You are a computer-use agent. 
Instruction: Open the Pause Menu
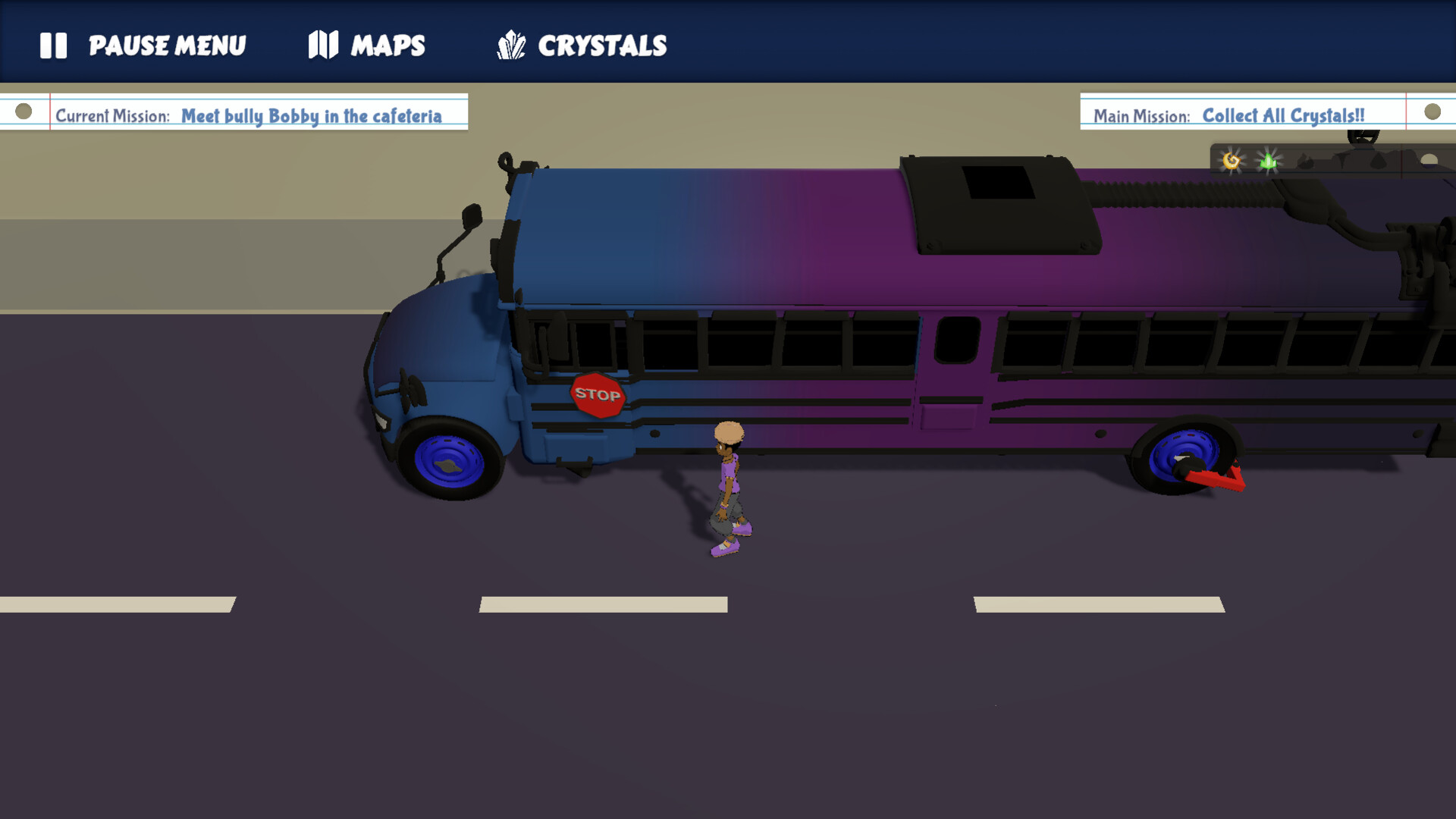point(167,45)
